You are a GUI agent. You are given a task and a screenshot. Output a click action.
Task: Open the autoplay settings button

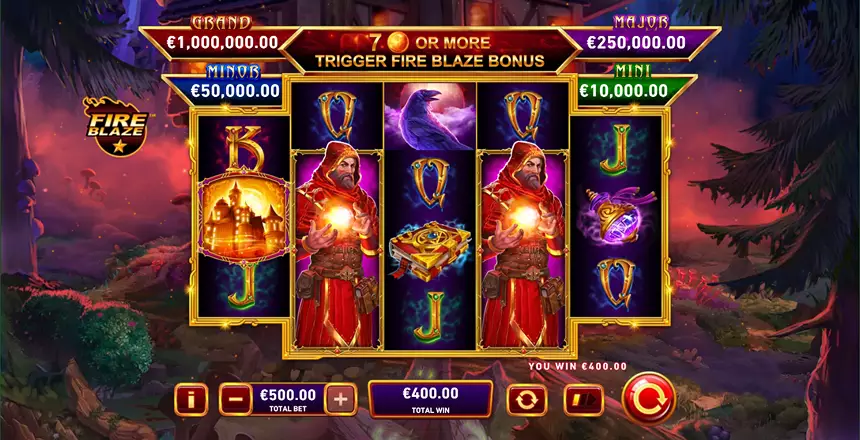click(x=527, y=401)
